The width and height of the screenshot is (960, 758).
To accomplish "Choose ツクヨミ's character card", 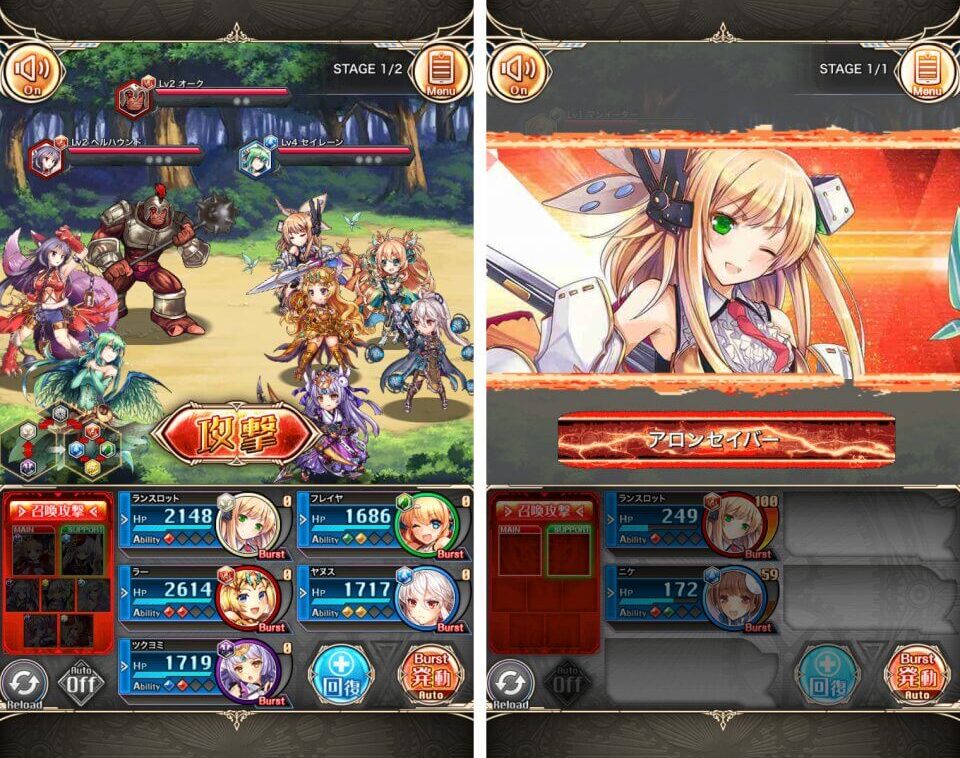I will click(x=201, y=670).
